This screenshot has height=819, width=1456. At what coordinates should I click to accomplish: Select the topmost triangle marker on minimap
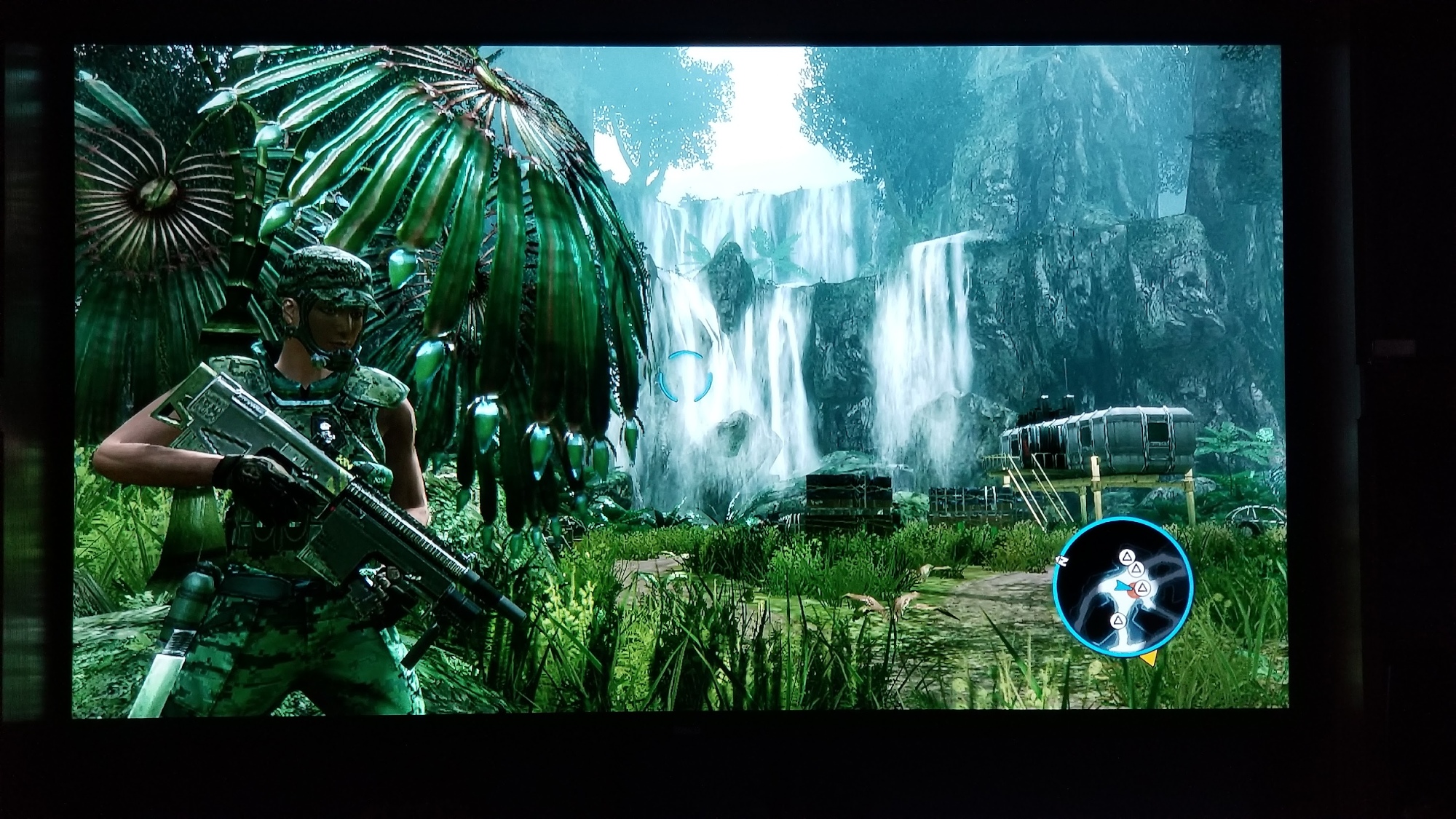(x=1126, y=558)
